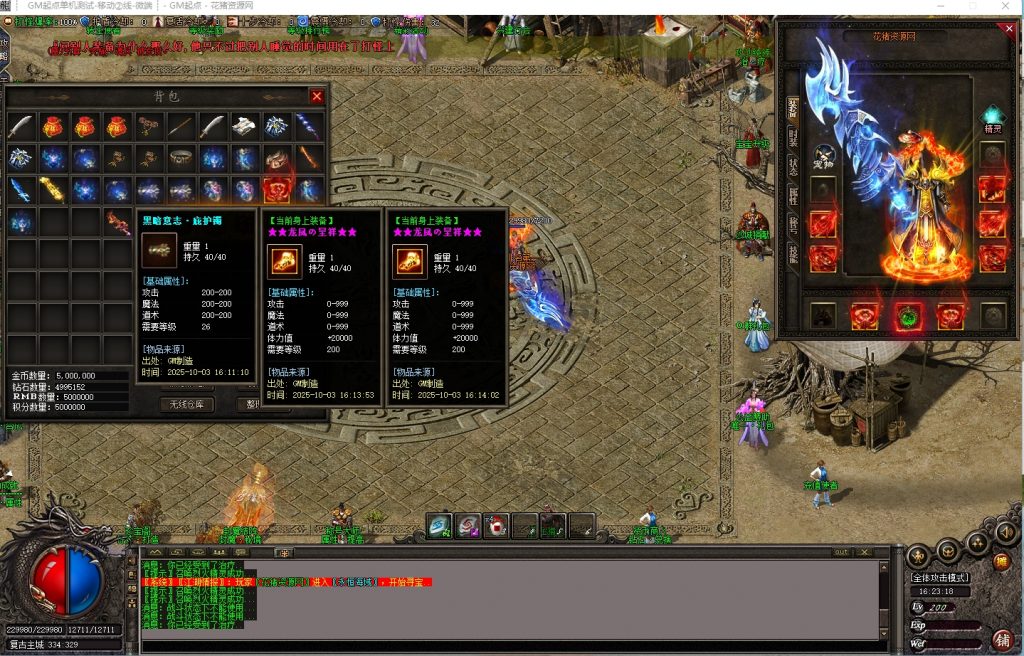Screen dimensions: 1024x656
Task: Toggle the 全体攻击模式 attack mode label
Action: click(x=941, y=578)
